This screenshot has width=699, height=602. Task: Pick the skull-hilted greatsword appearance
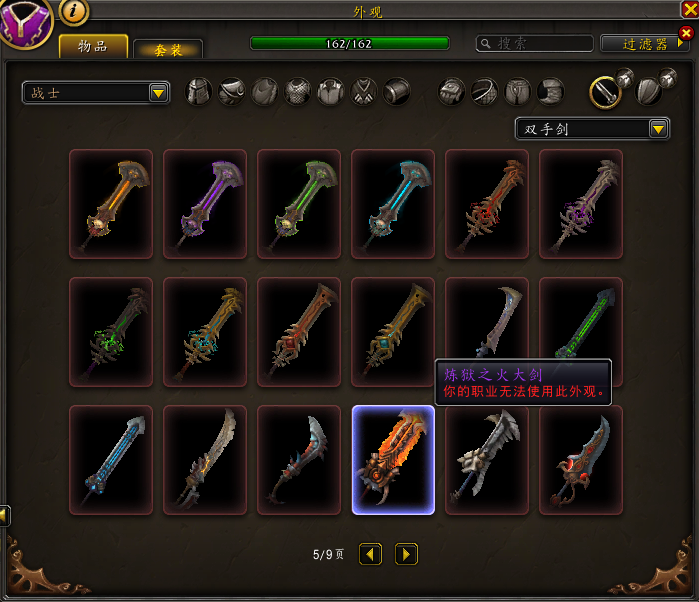[x=487, y=460]
